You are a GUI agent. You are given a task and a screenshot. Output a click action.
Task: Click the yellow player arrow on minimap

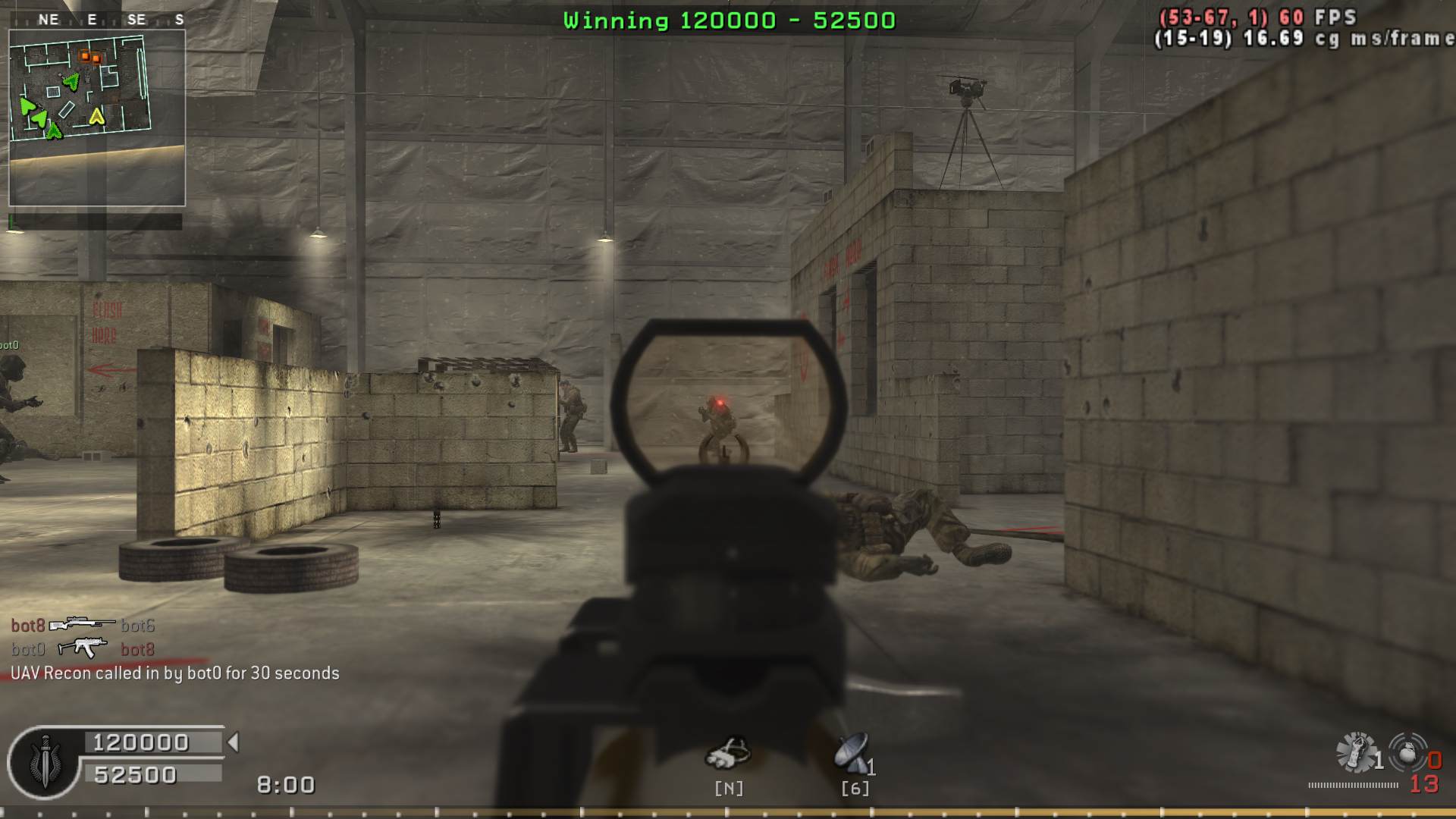tap(96, 117)
